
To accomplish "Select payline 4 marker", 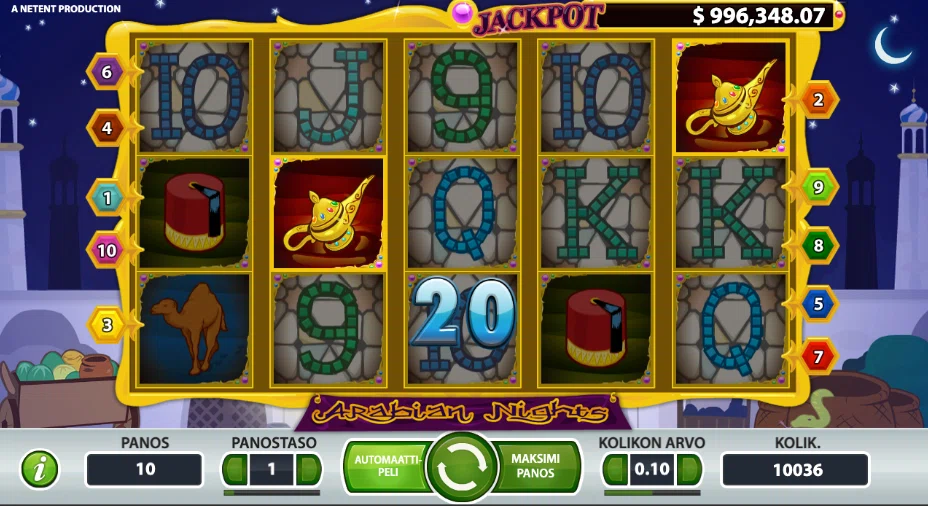I will 106,127.
